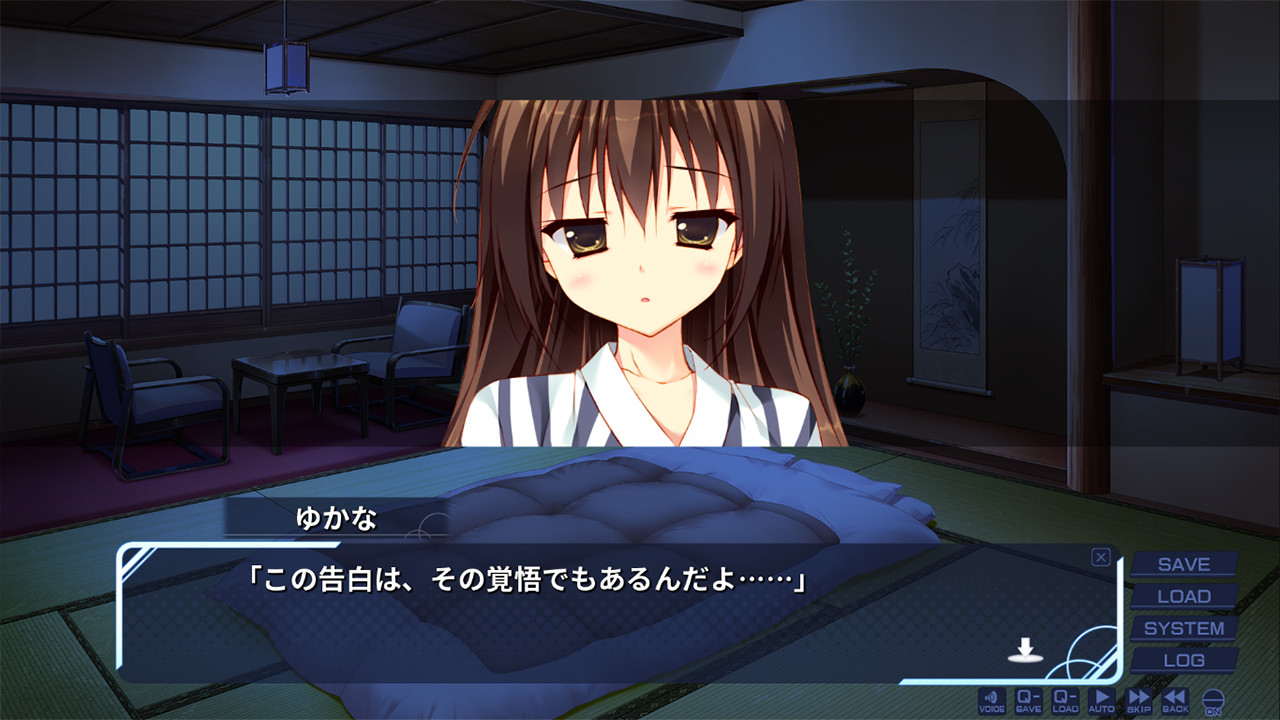Open the SAVE menu

point(1184,565)
